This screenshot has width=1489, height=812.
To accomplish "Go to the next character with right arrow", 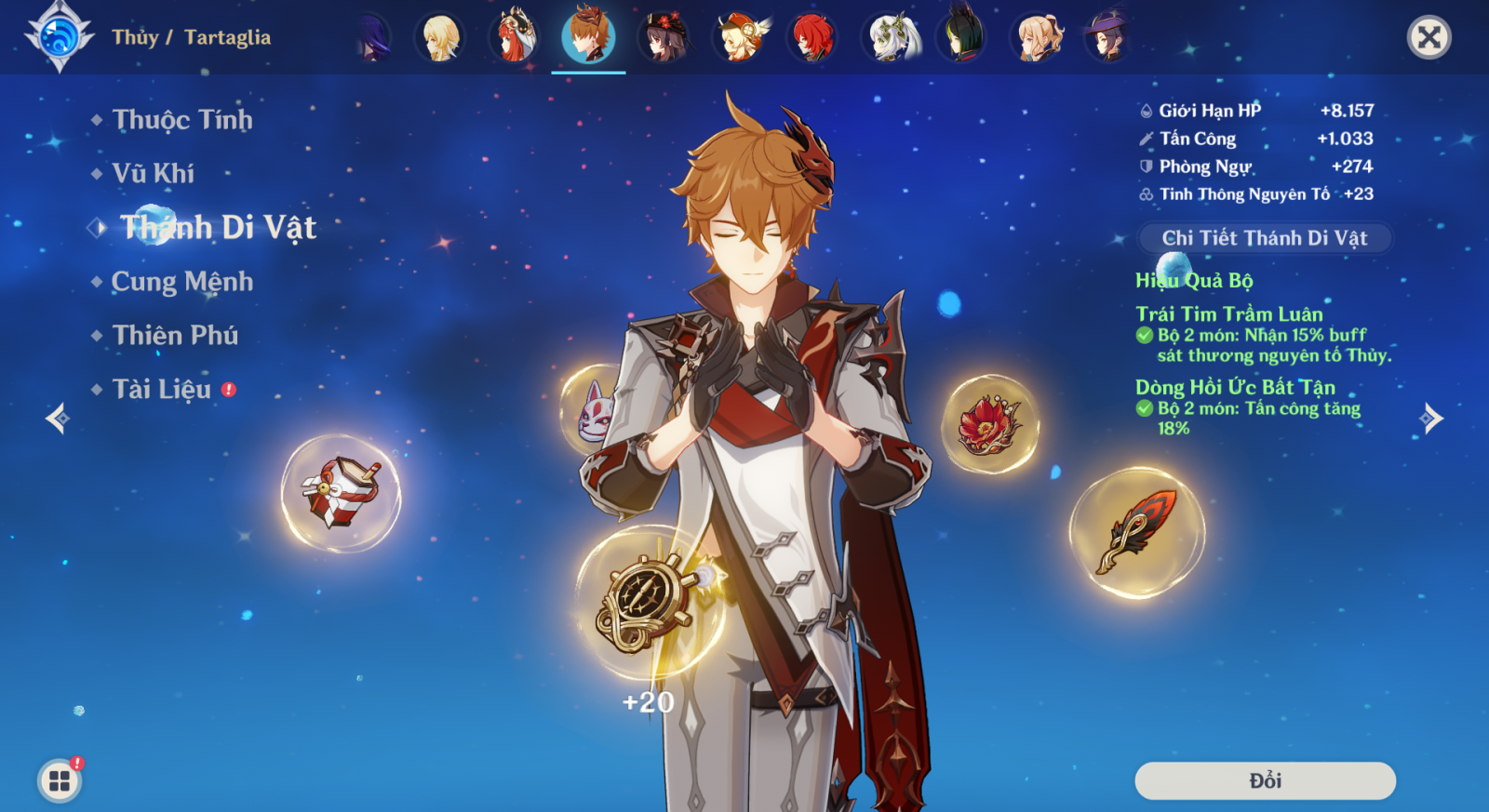I will click(1431, 419).
